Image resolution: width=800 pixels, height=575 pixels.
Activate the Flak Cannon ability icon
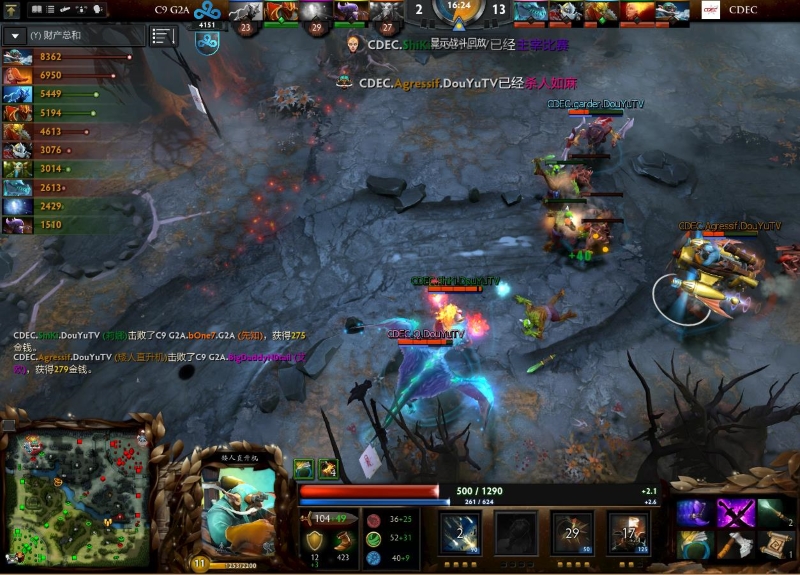click(x=572, y=532)
